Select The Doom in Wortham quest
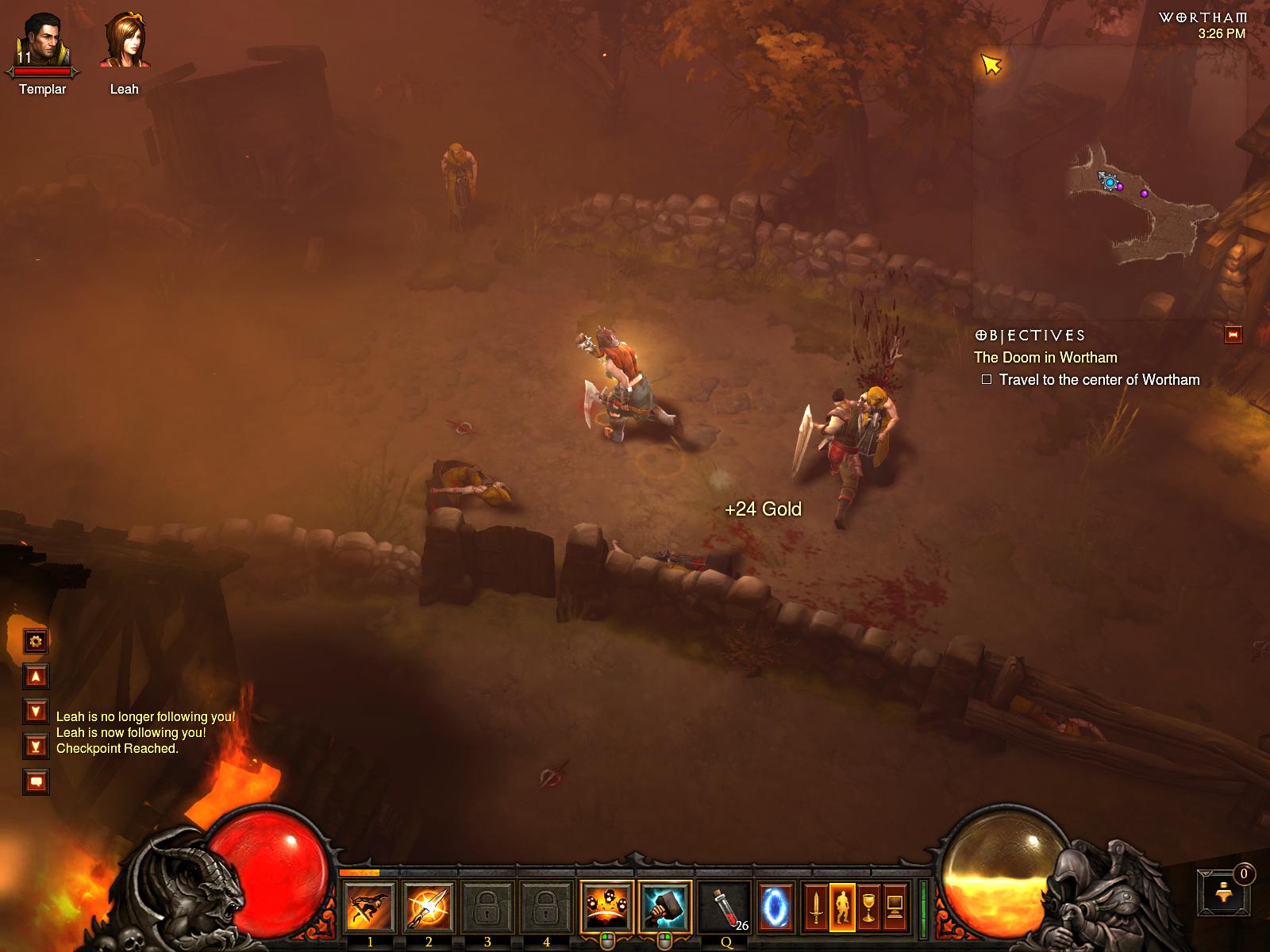This screenshot has height=952, width=1270. pos(1045,358)
